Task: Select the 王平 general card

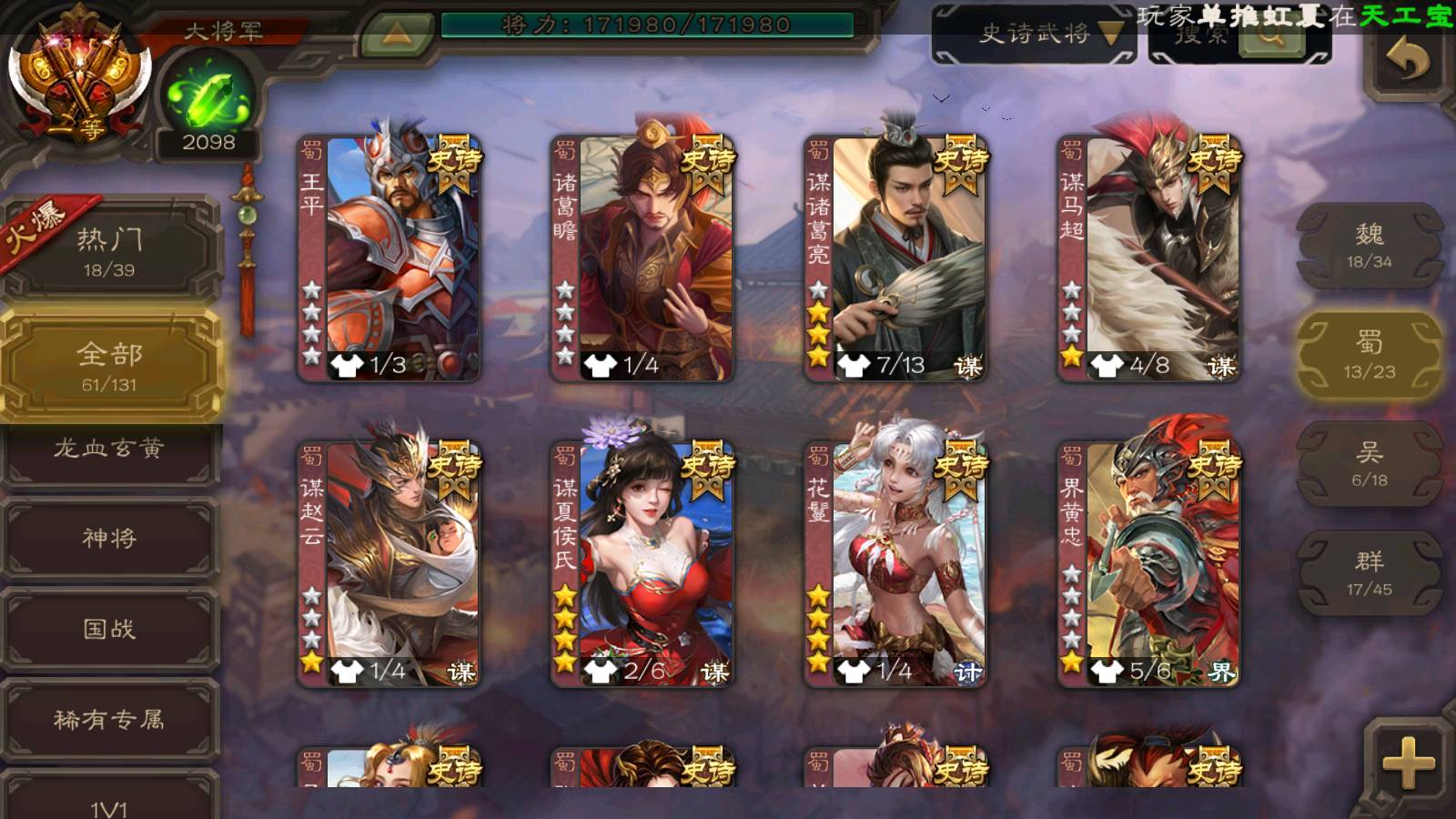Action: coord(389,258)
